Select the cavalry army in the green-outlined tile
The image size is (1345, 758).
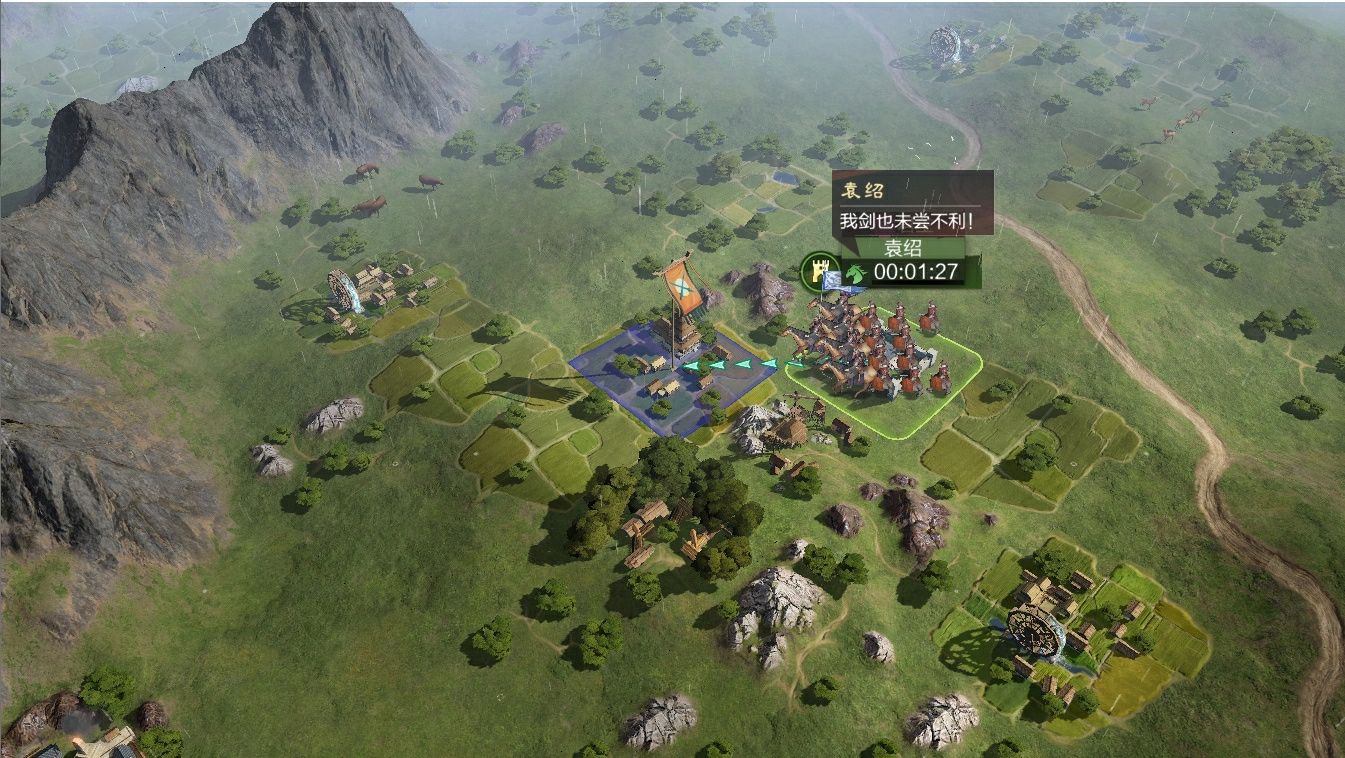[875, 353]
